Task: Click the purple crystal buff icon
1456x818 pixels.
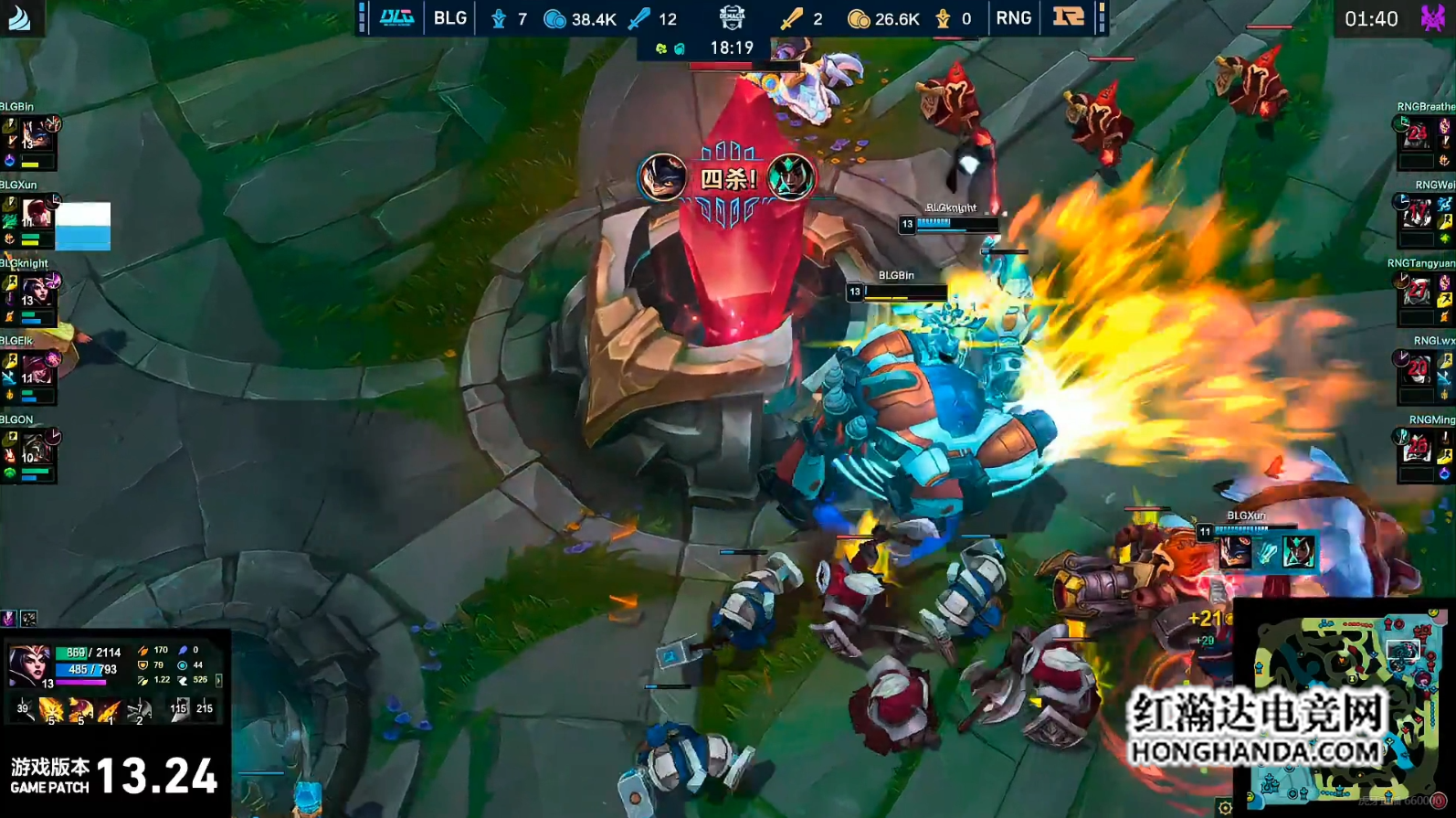Action: pyautogui.click(x=9, y=619)
